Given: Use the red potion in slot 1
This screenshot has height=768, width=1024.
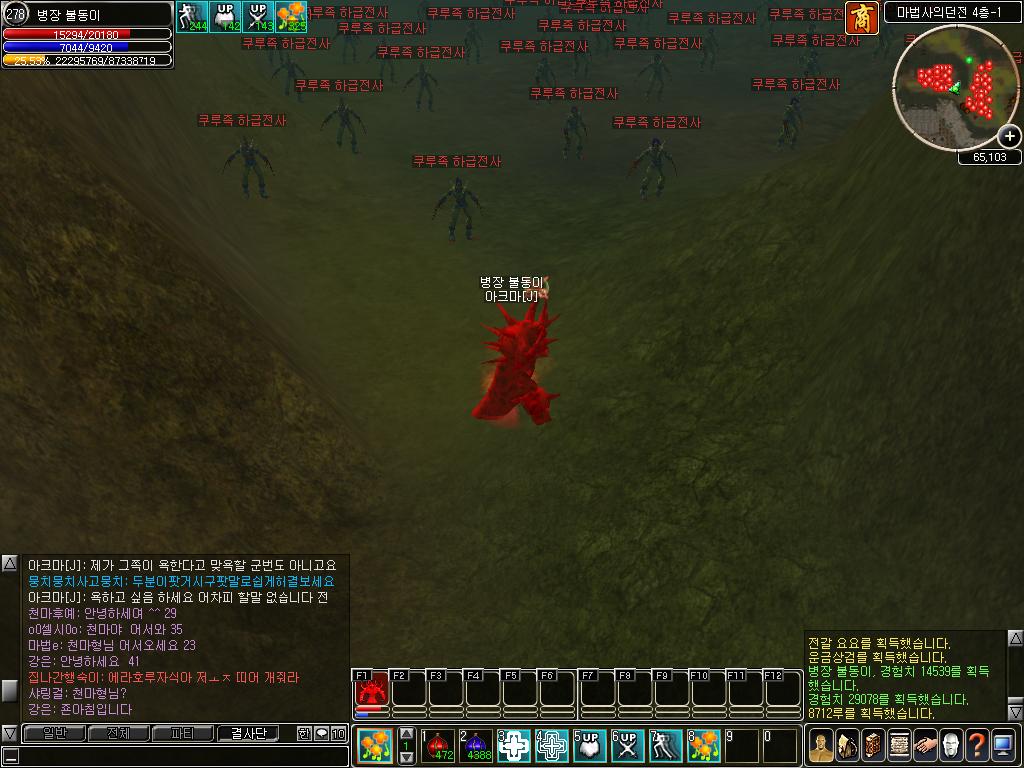Looking at the screenshot, I should [x=438, y=746].
